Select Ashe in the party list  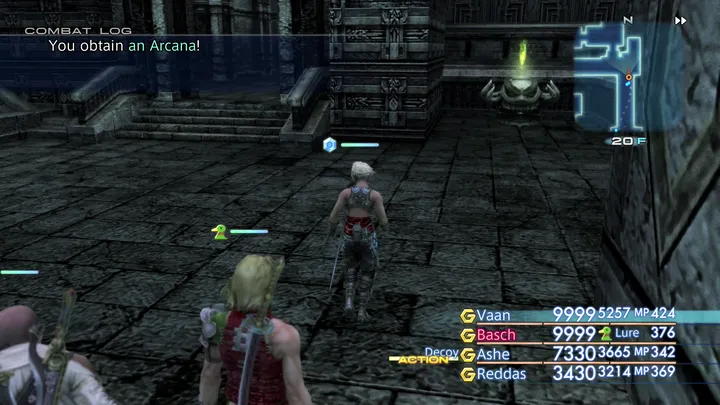click(493, 354)
